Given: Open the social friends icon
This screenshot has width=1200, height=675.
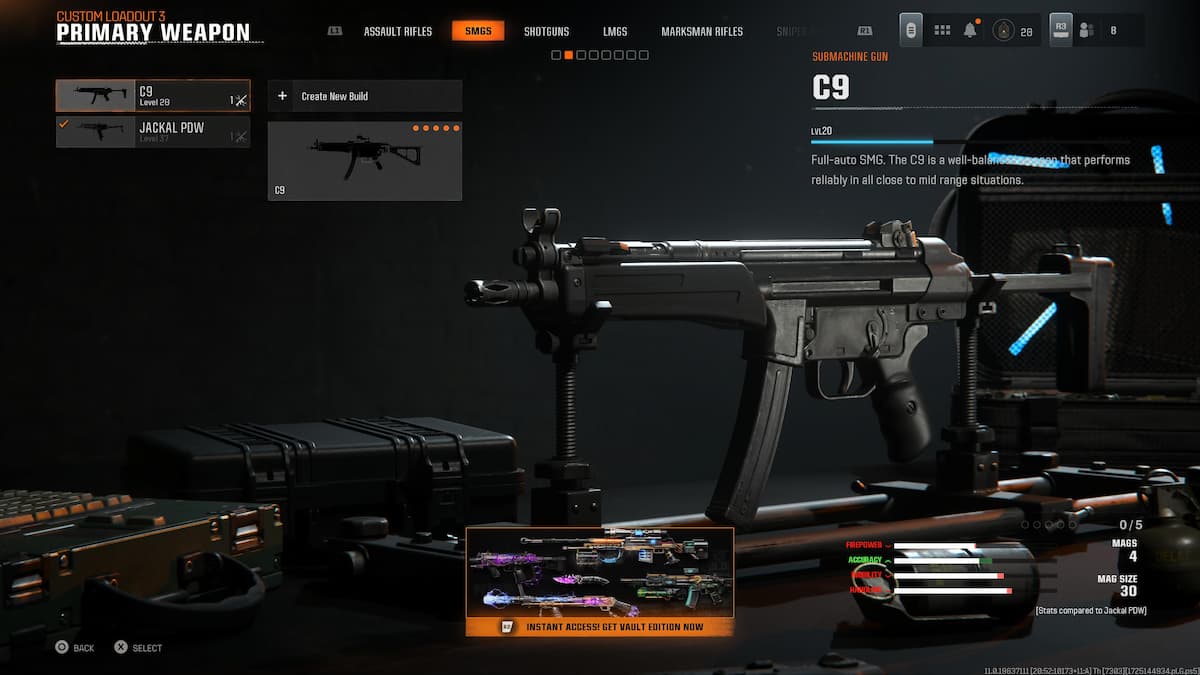Looking at the screenshot, I should (1087, 31).
